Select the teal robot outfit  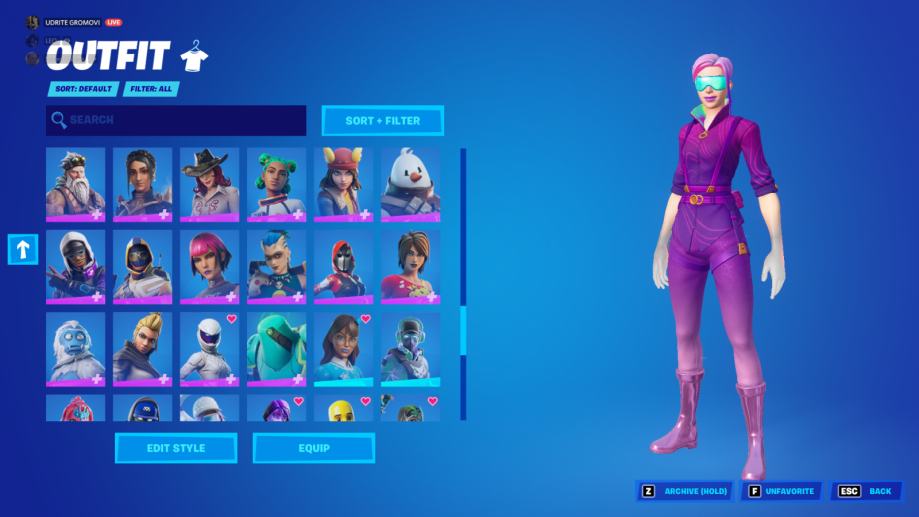click(x=276, y=348)
